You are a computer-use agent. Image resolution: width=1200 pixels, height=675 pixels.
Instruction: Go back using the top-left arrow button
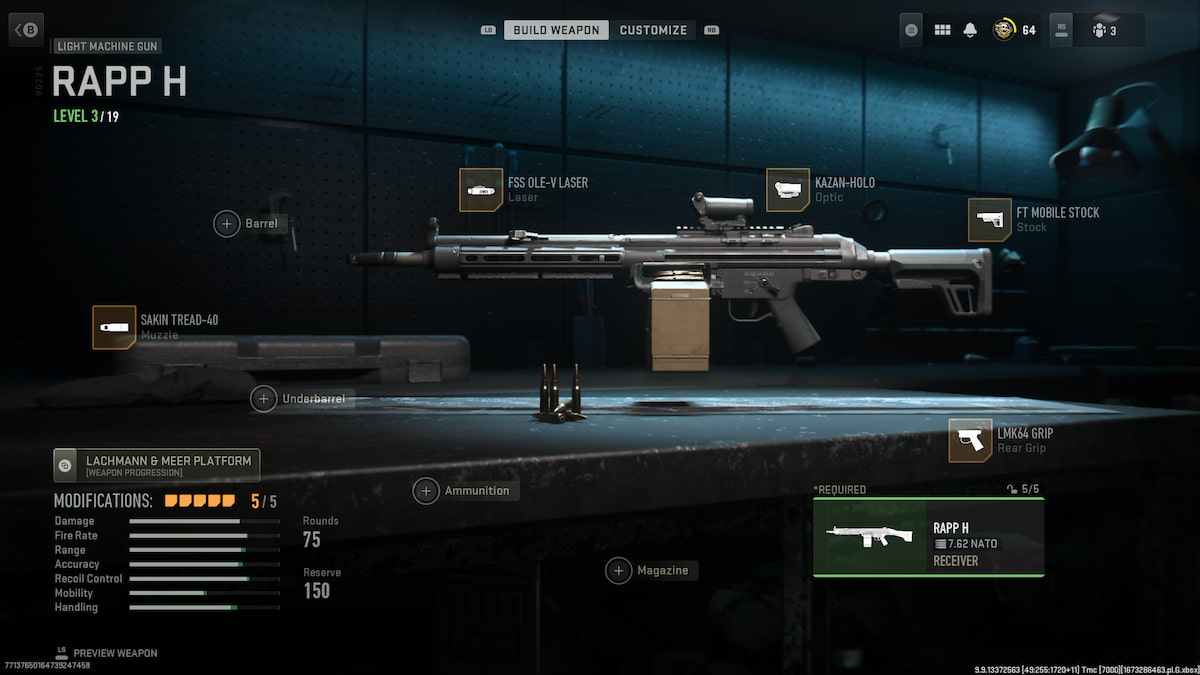tap(26, 29)
